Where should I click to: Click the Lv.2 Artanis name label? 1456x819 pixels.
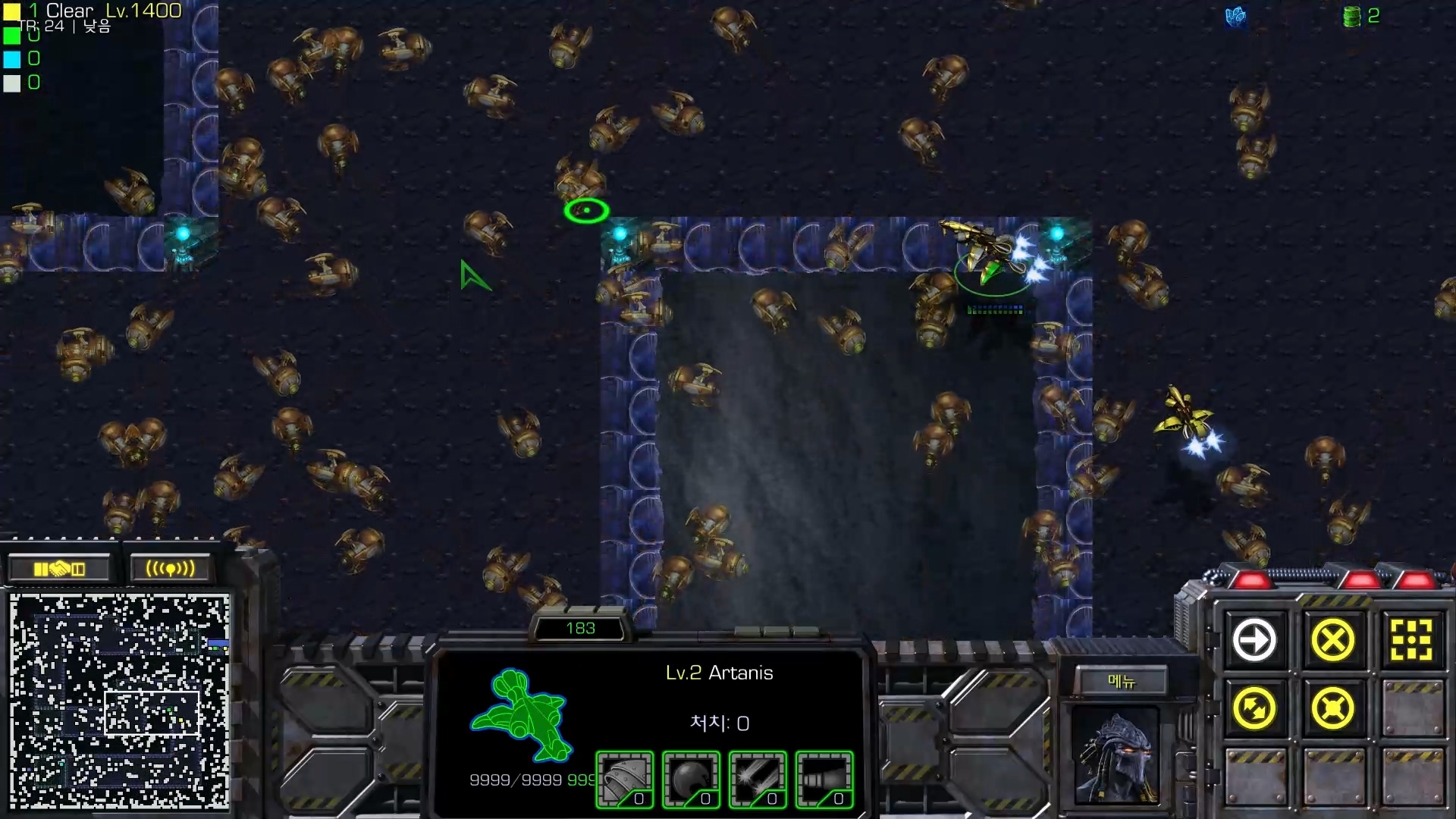(x=720, y=673)
